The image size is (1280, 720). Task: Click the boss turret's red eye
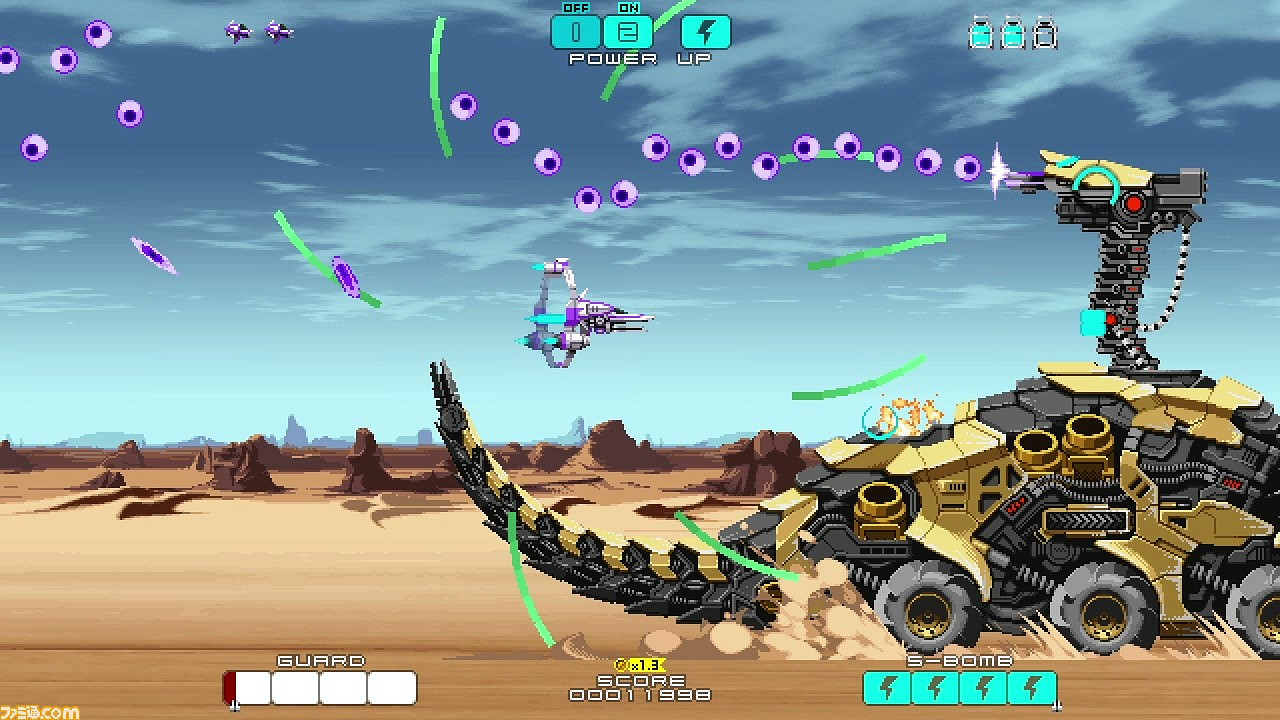pos(1135,202)
